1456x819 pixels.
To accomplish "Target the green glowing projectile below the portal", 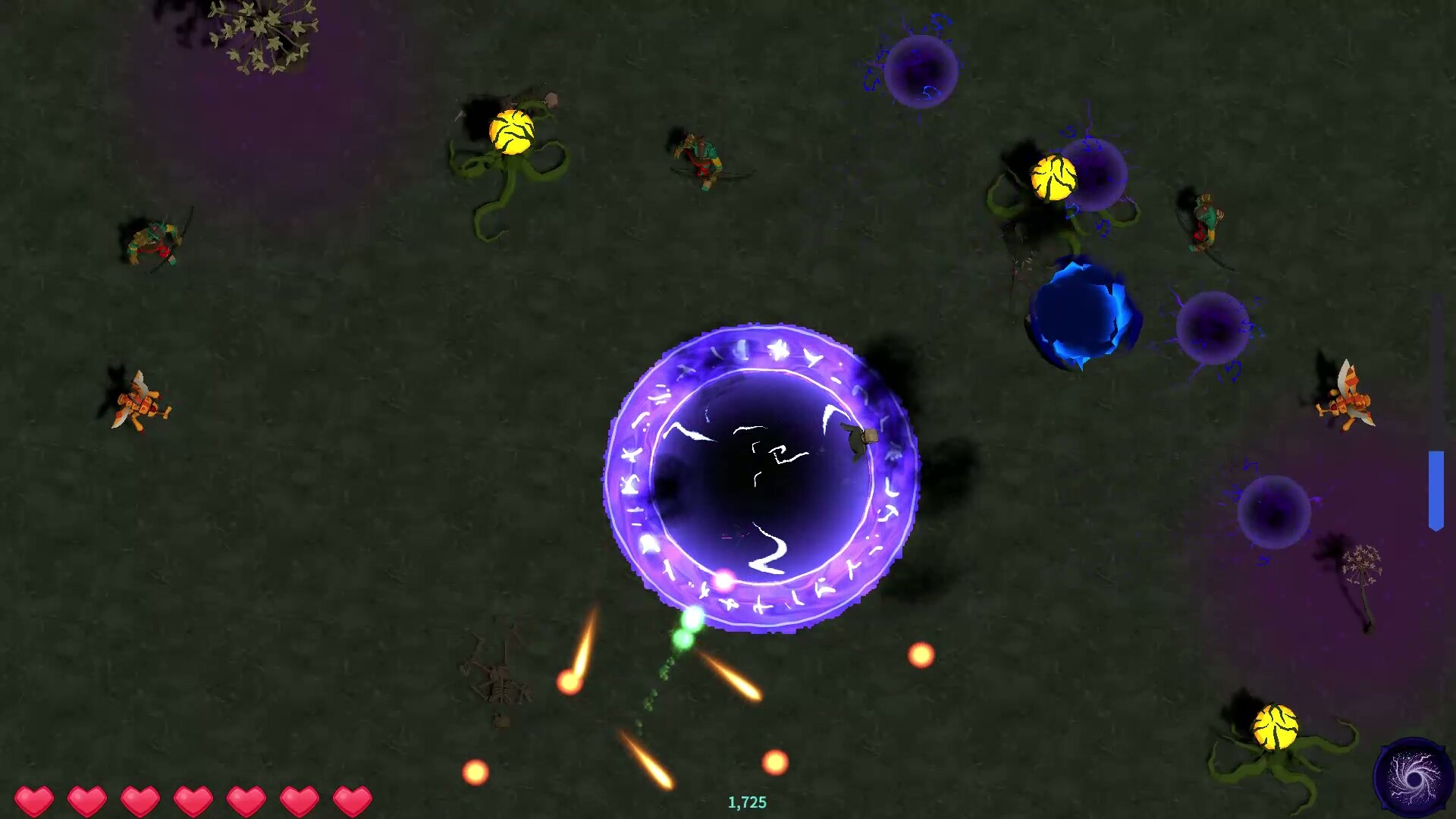I will (682, 639).
